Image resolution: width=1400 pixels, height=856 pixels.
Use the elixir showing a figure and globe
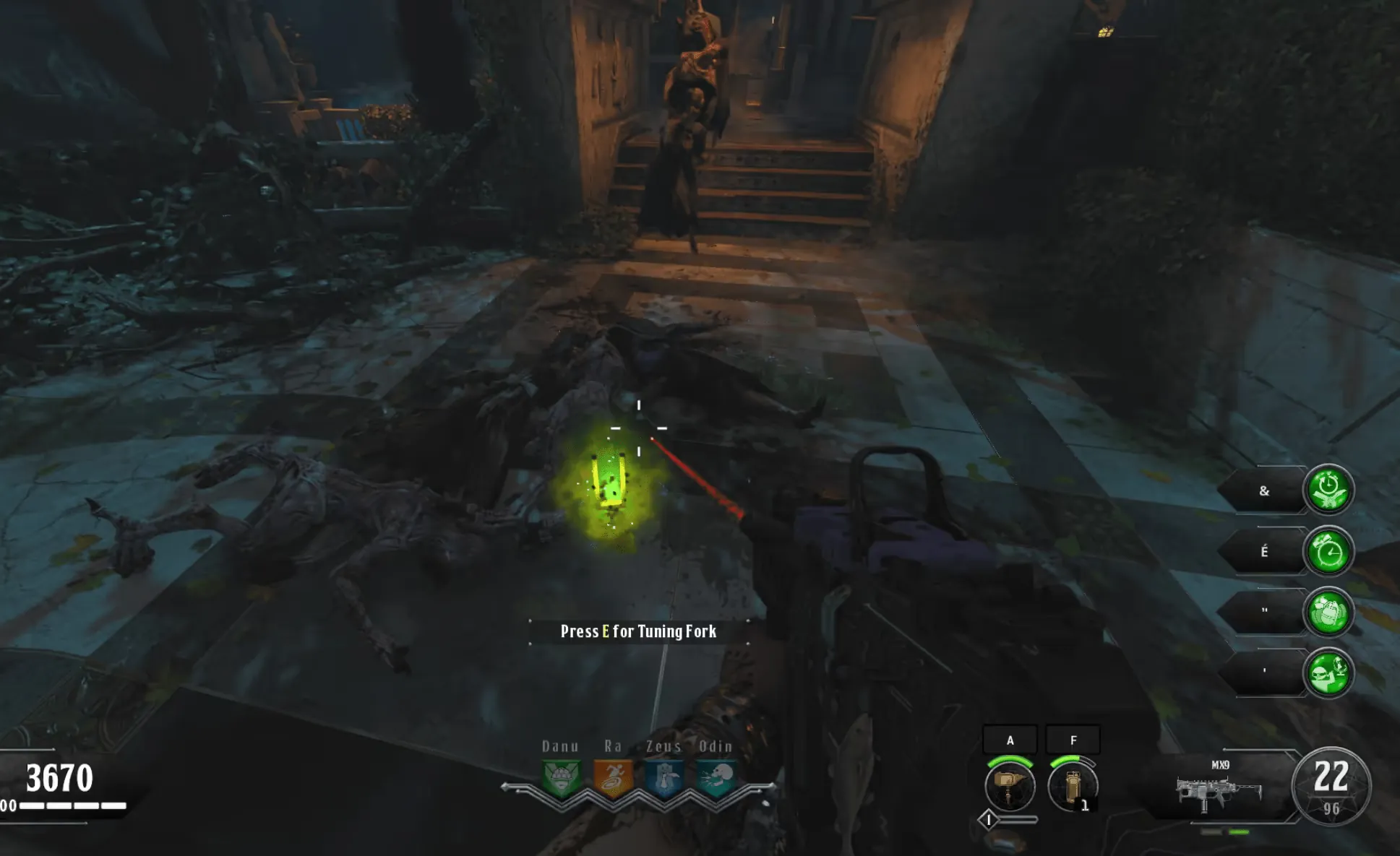tap(1328, 673)
